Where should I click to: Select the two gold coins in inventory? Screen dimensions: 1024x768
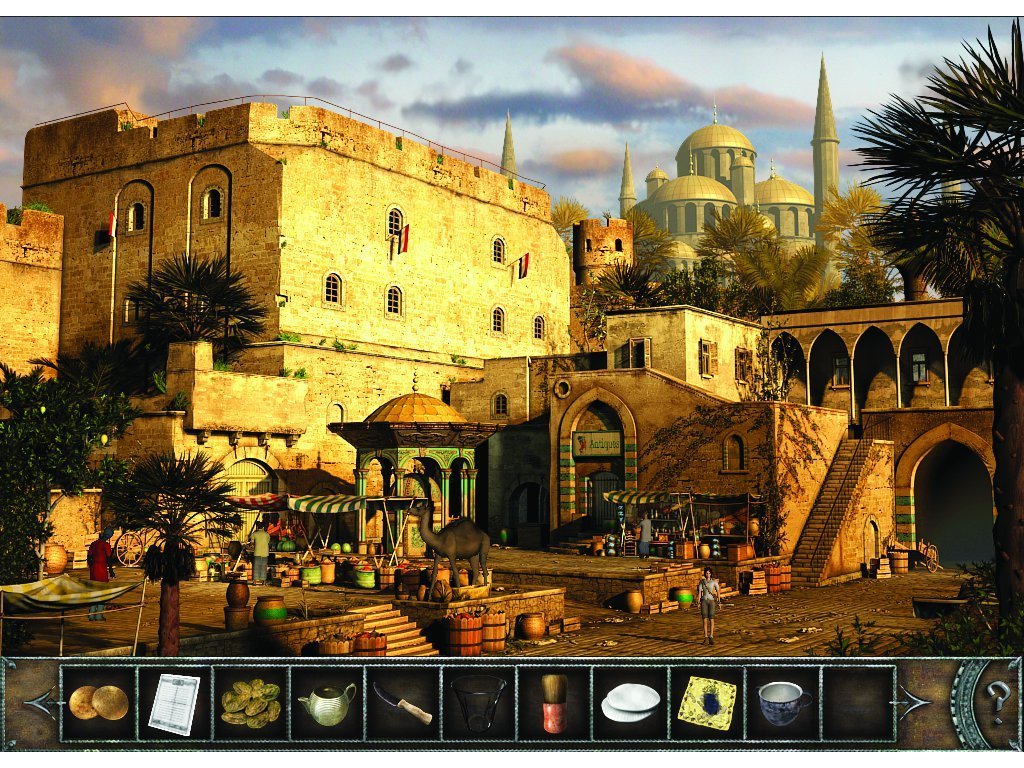pyautogui.click(x=97, y=703)
